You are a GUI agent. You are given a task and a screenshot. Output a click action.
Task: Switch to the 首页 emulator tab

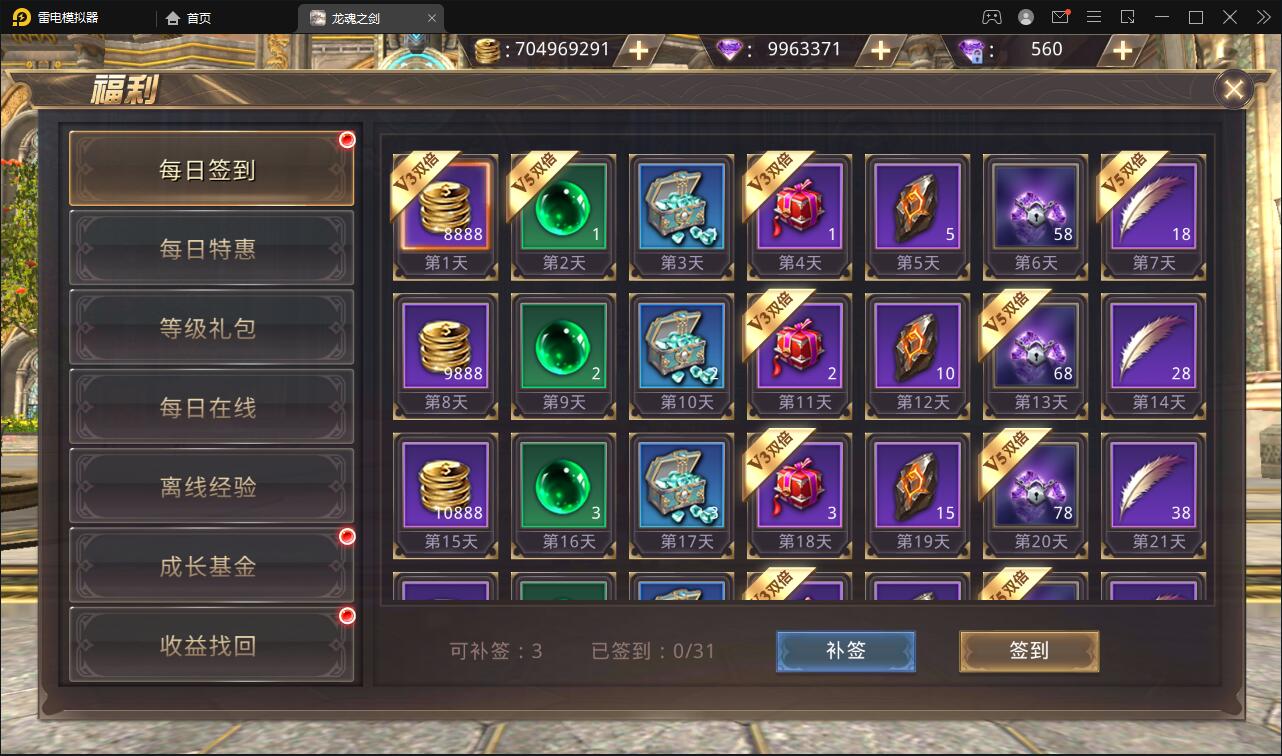click(x=189, y=18)
